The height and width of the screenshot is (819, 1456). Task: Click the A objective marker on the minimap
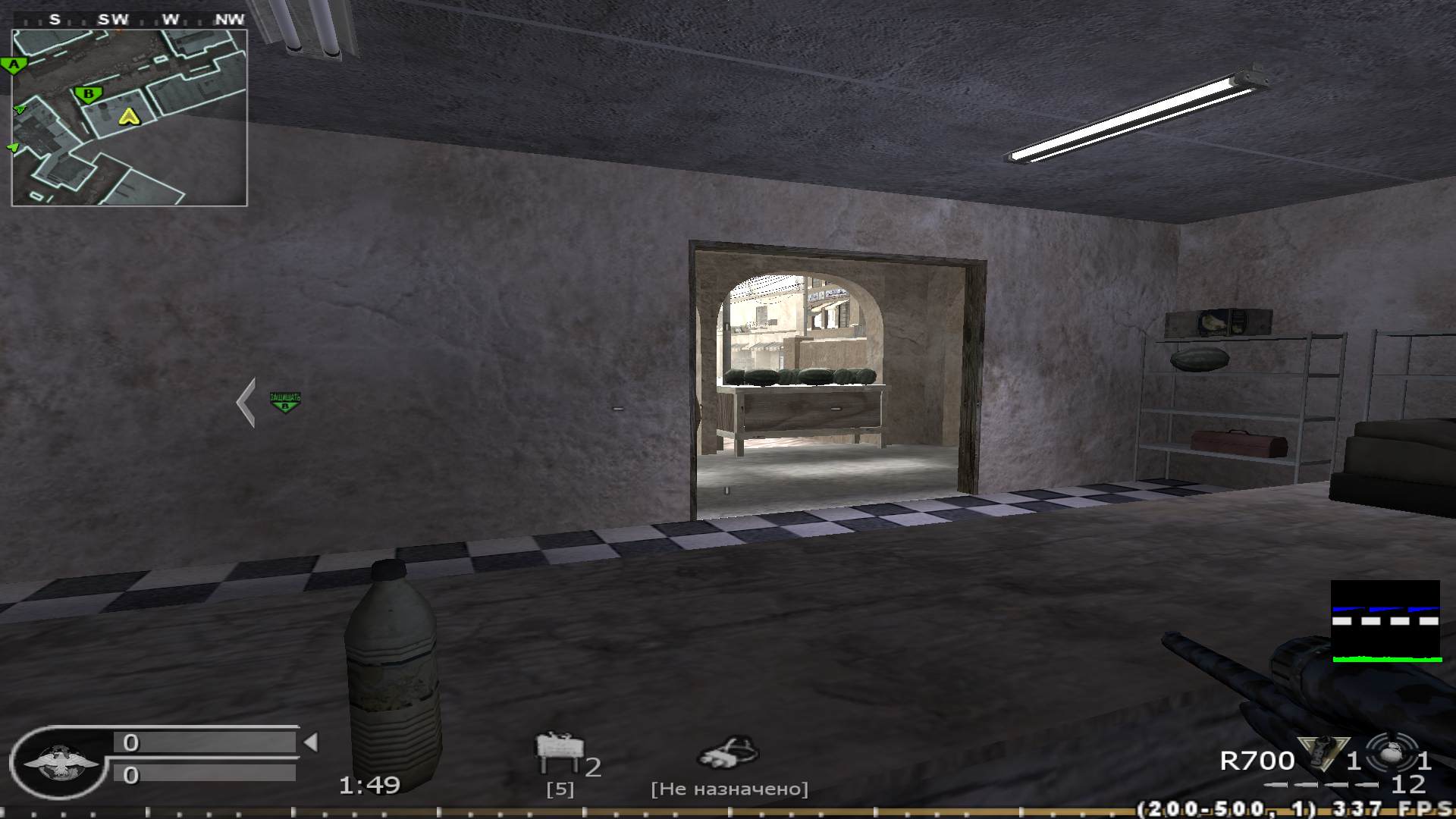(13, 64)
